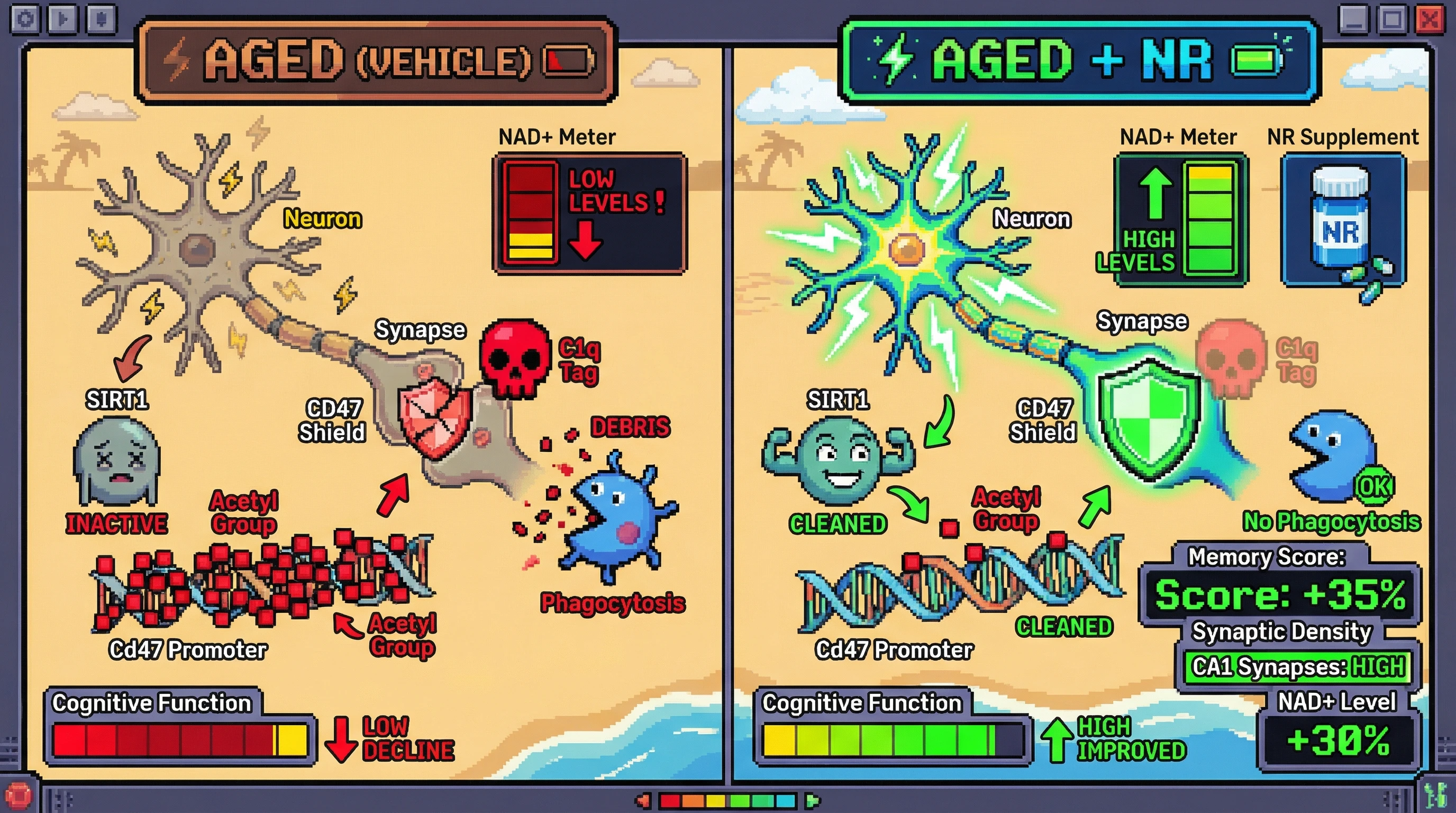The height and width of the screenshot is (813, 1456).
Task: Click the red left arrow on bottom bar
Action: [x=643, y=801]
